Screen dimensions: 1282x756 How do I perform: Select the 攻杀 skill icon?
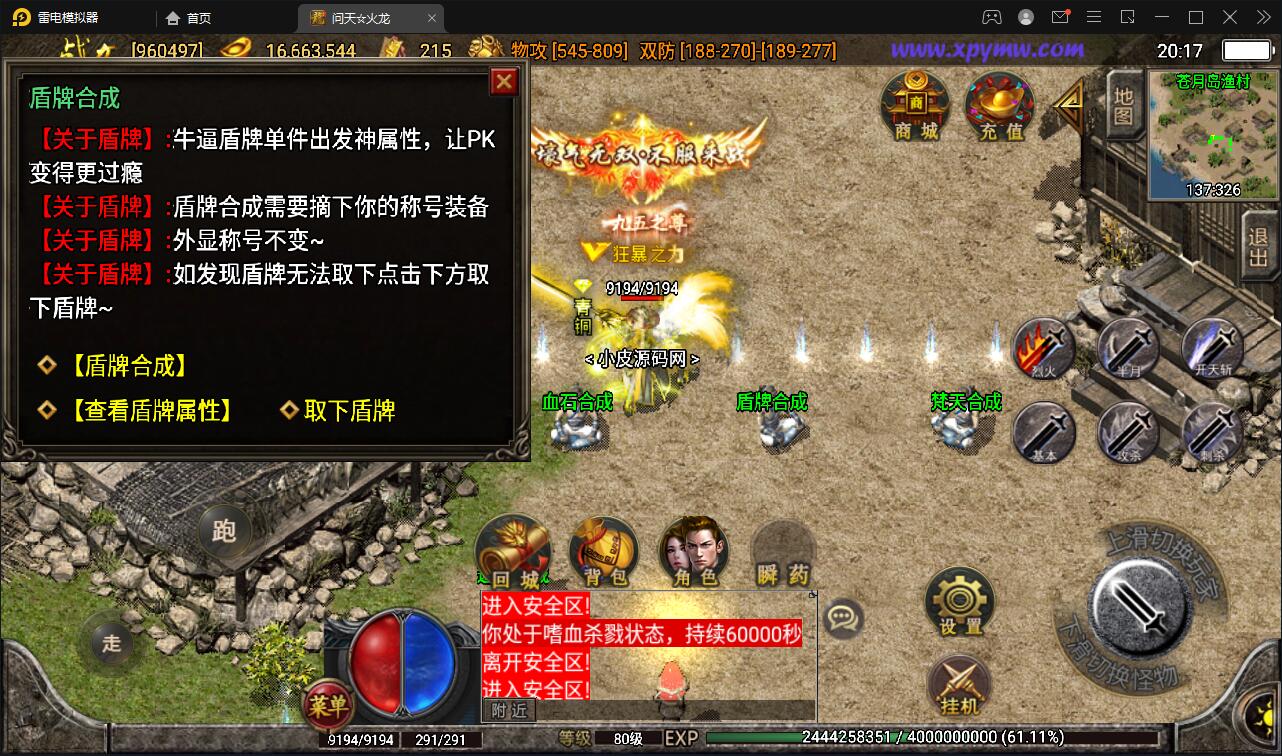click(1130, 433)
